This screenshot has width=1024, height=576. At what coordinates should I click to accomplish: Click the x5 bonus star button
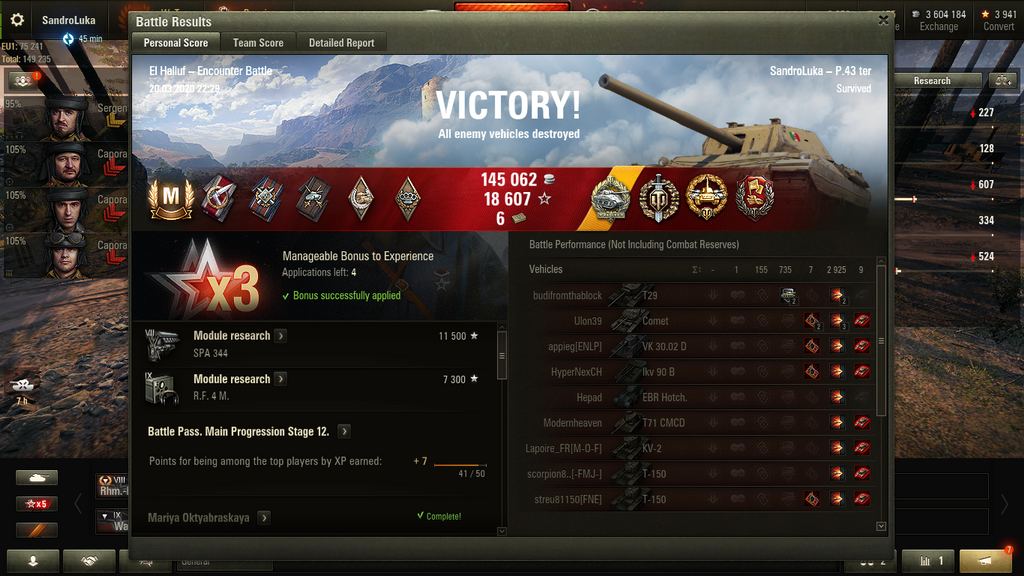36,504
